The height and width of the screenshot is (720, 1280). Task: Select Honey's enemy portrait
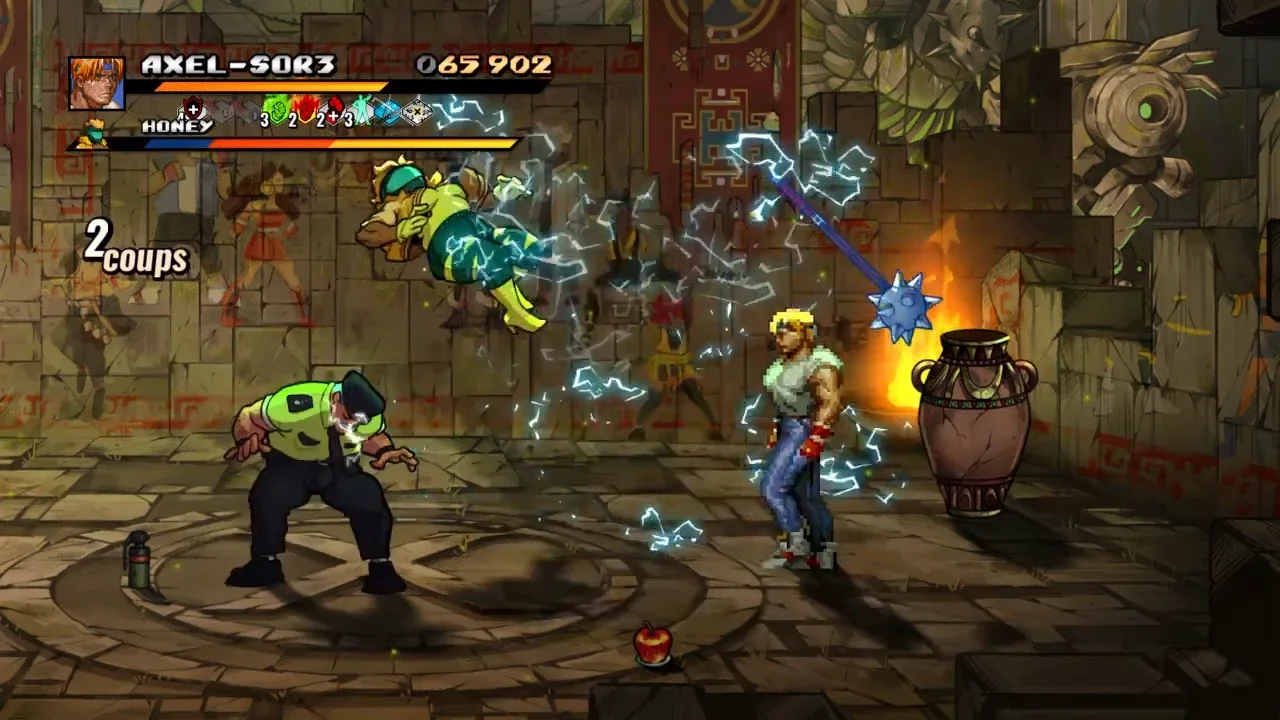coord(93,132)
